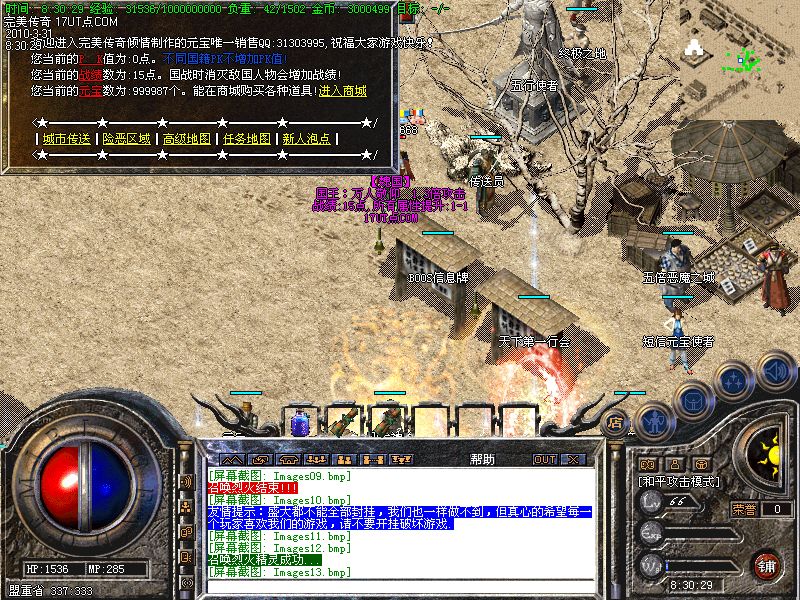The image size is (800, 600).
Task: Click the 荣誉 honor label
Action: 743,508
